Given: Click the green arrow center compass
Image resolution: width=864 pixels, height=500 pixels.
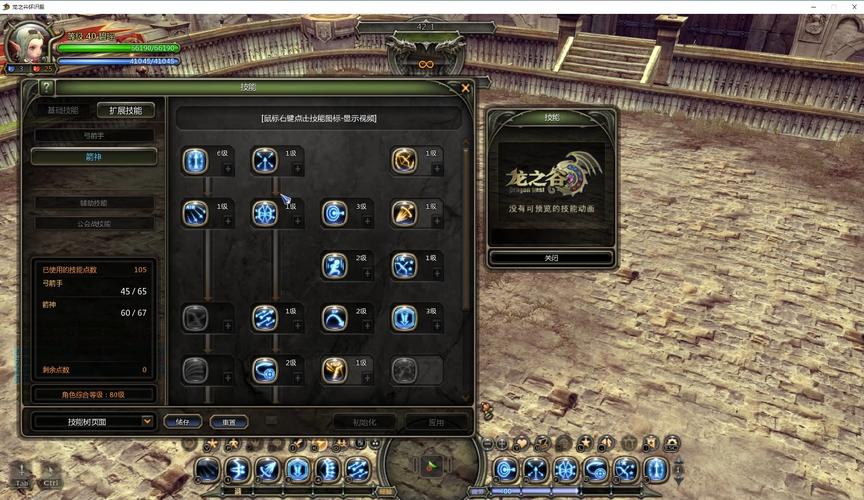Looking at the screenshot, I should coord(431,466).
